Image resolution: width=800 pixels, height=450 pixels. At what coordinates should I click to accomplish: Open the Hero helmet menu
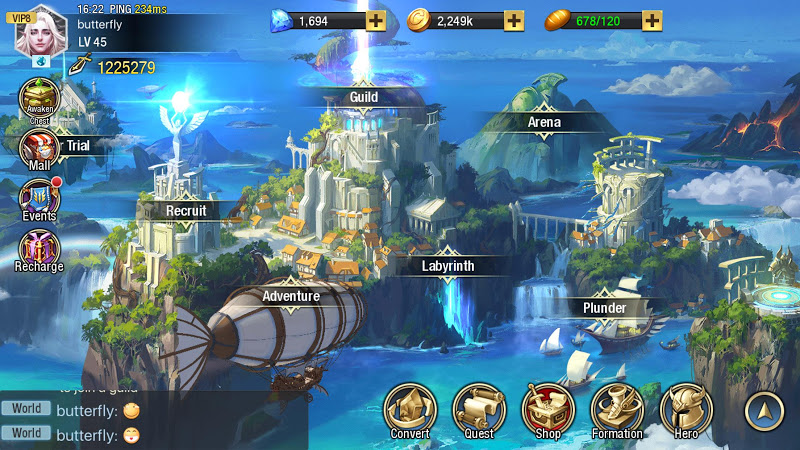686,410
